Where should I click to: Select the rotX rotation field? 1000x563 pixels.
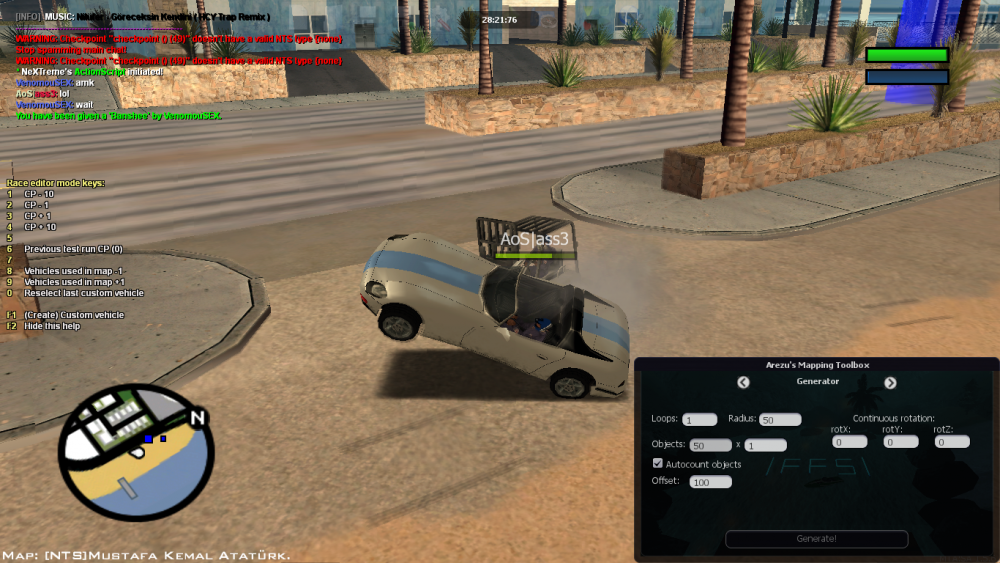(849, 441)
